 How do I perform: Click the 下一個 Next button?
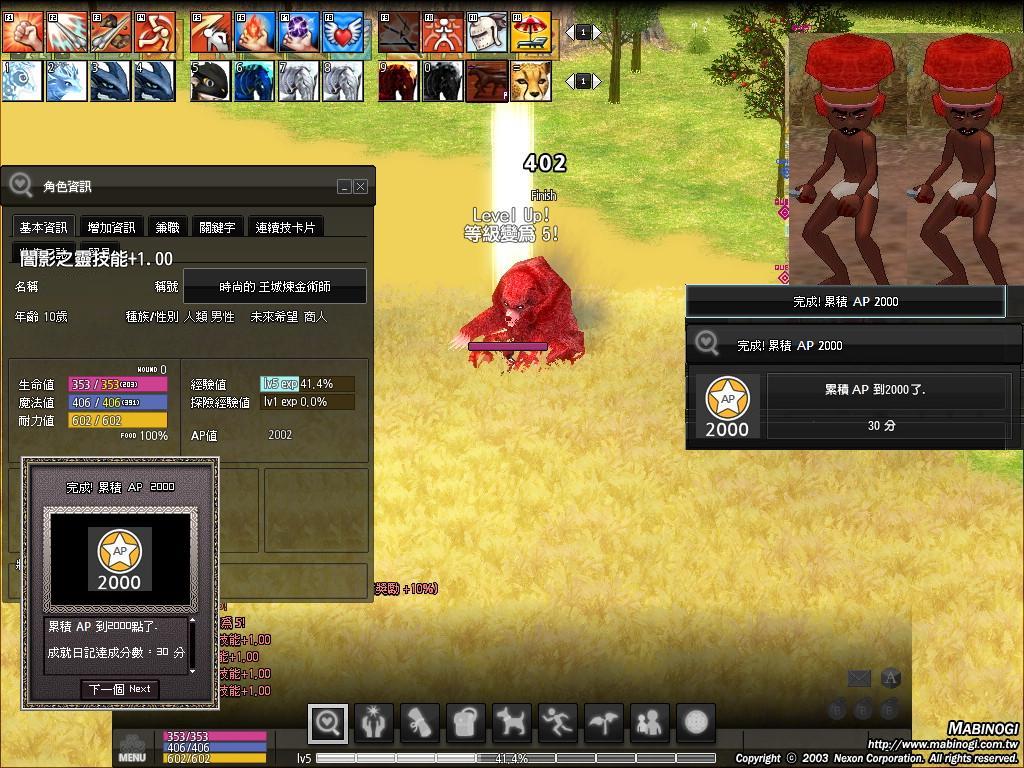[119, 689]
